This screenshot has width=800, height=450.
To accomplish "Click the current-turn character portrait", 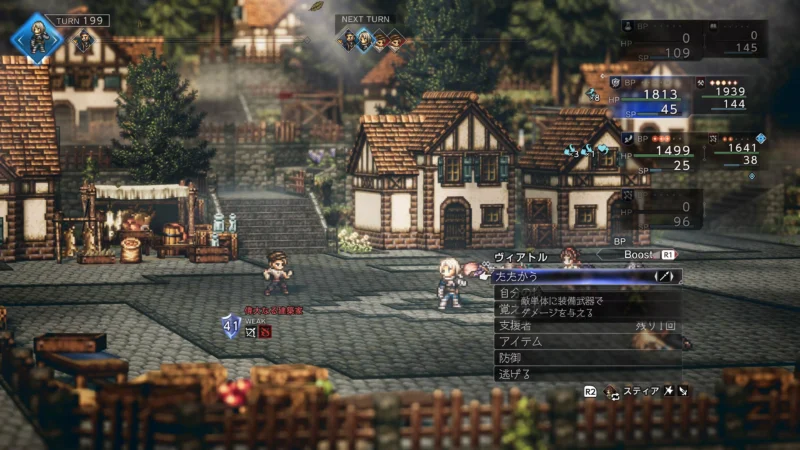I will [37, 37].
